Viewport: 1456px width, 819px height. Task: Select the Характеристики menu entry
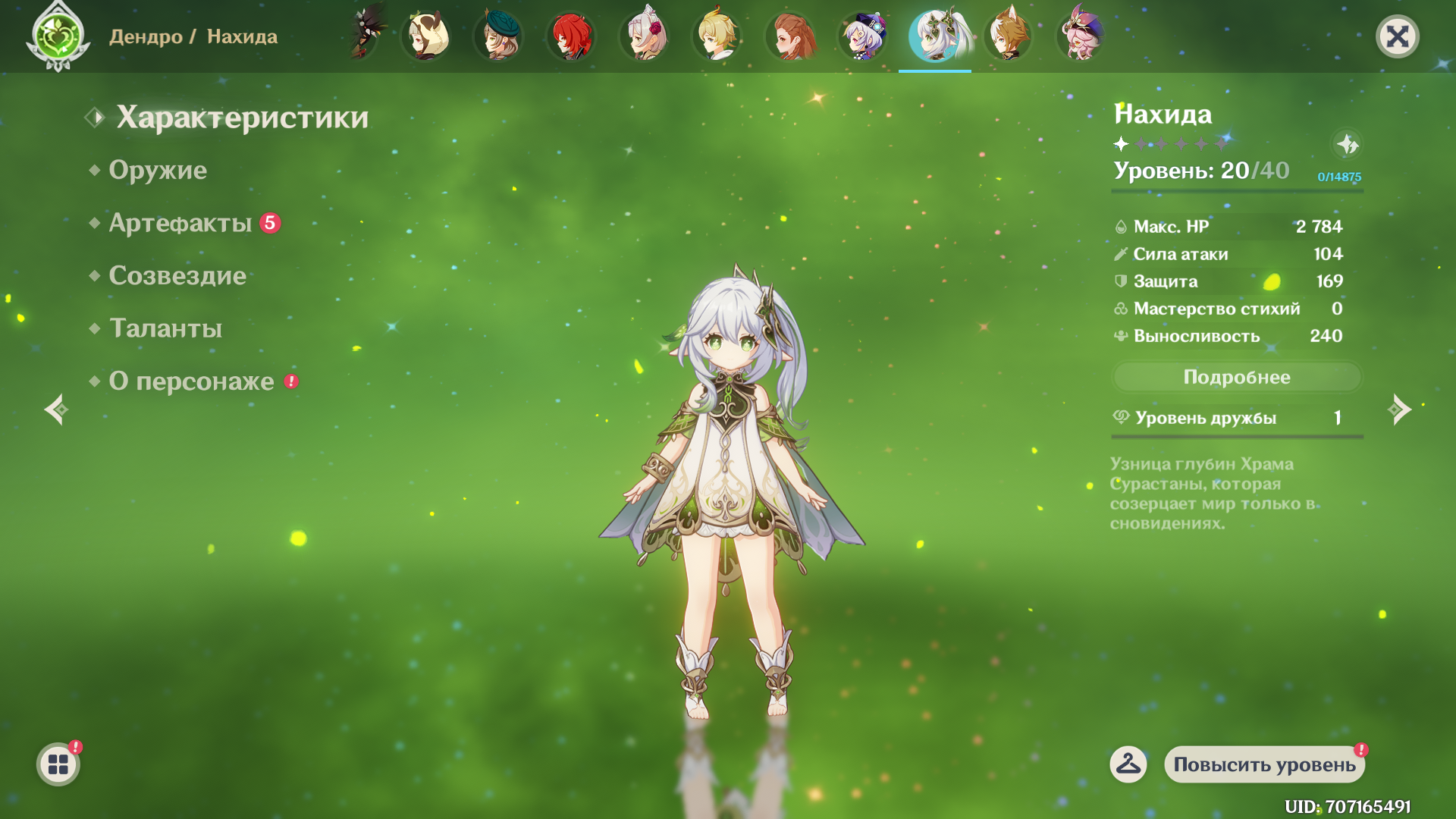point(242,118)
